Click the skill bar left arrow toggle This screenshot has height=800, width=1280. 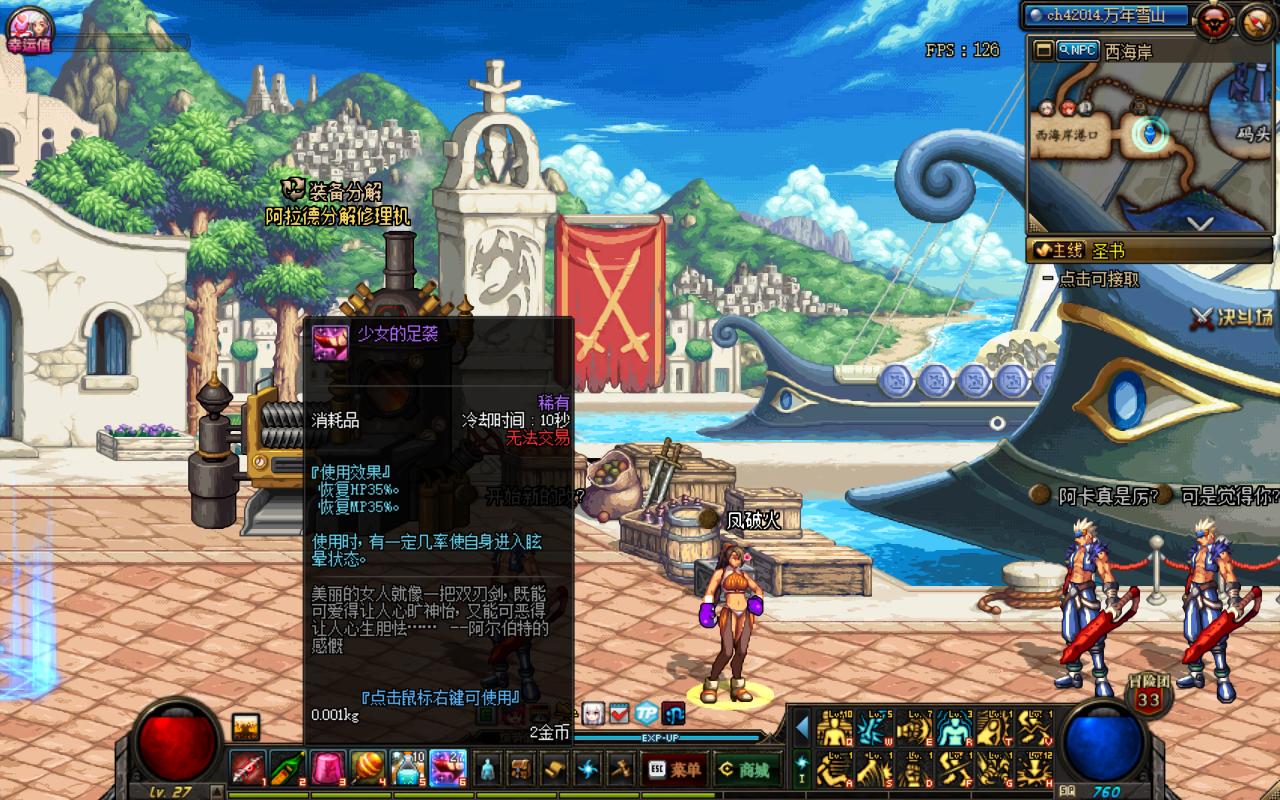pyautogui.click(x=802, y=728)
